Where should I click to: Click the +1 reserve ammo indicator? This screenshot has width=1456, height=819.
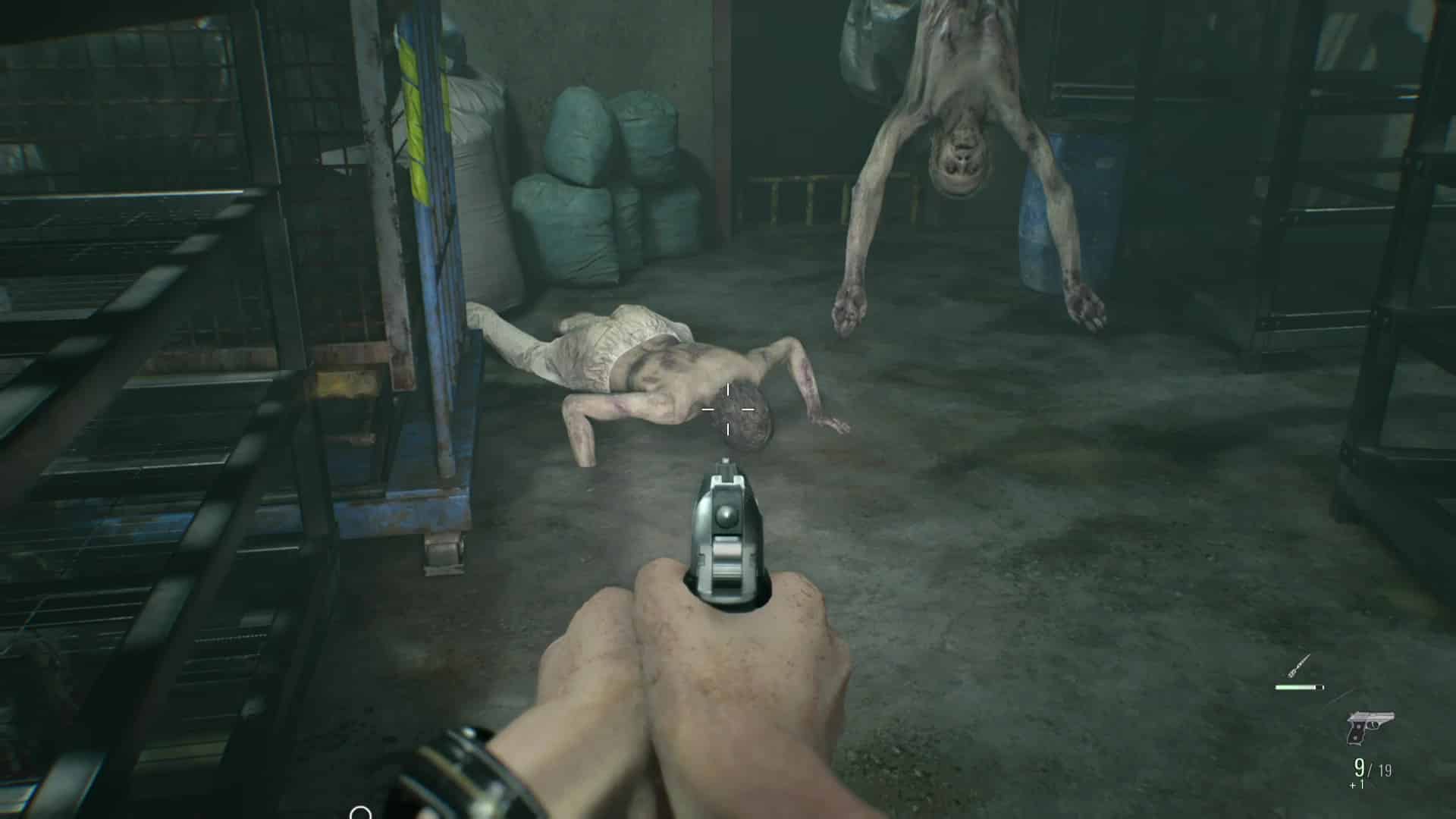tap(1357, 785)
